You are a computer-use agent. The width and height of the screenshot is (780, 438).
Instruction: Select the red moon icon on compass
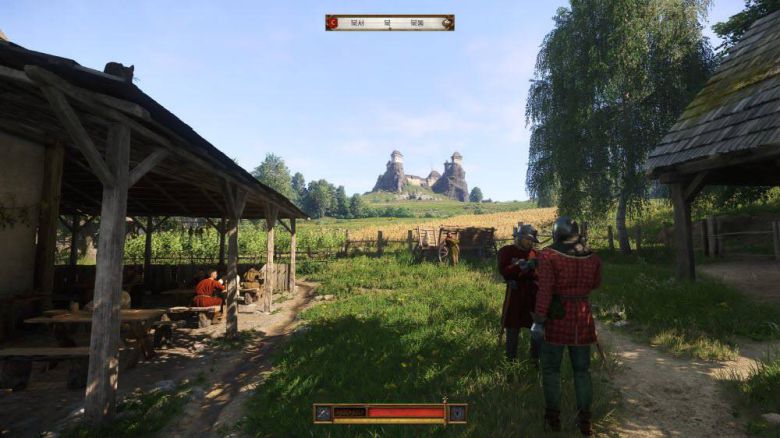333,22
